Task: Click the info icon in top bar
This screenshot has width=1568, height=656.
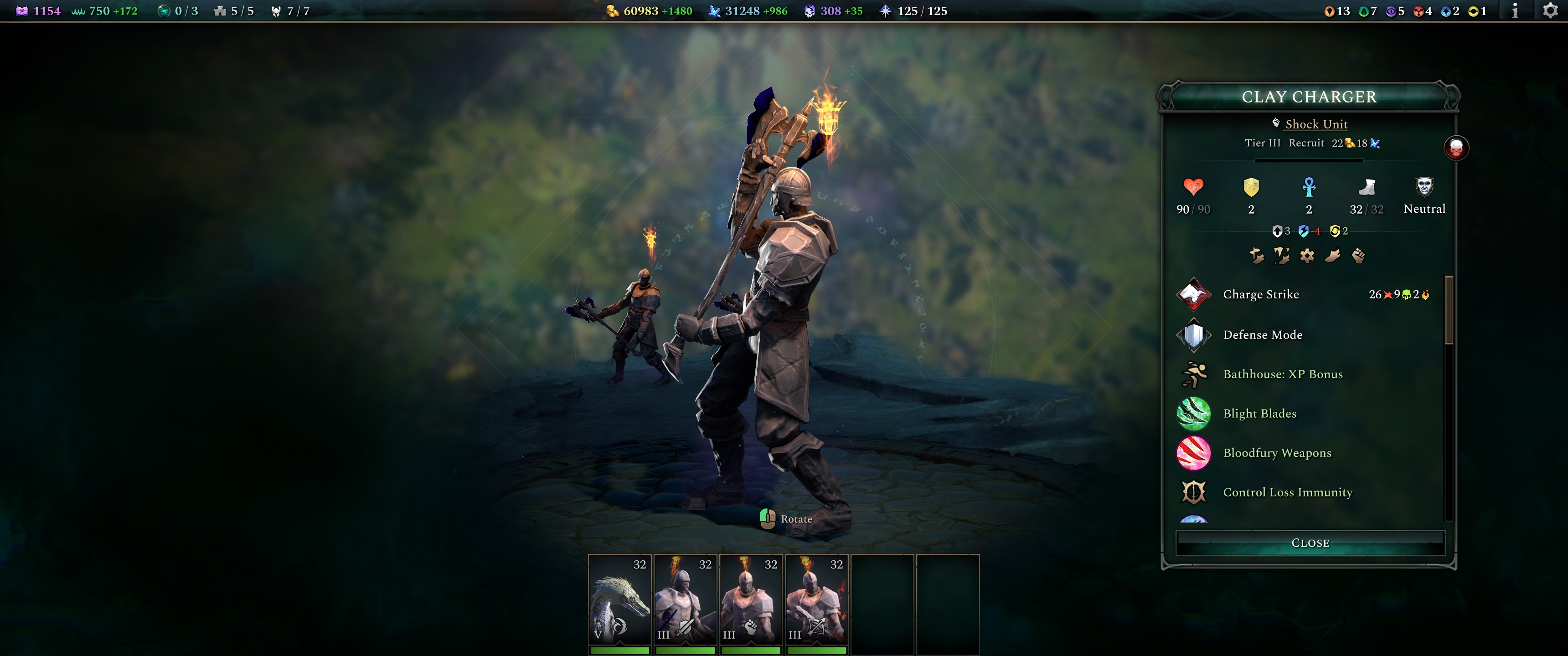Action: click(1516, 10)
